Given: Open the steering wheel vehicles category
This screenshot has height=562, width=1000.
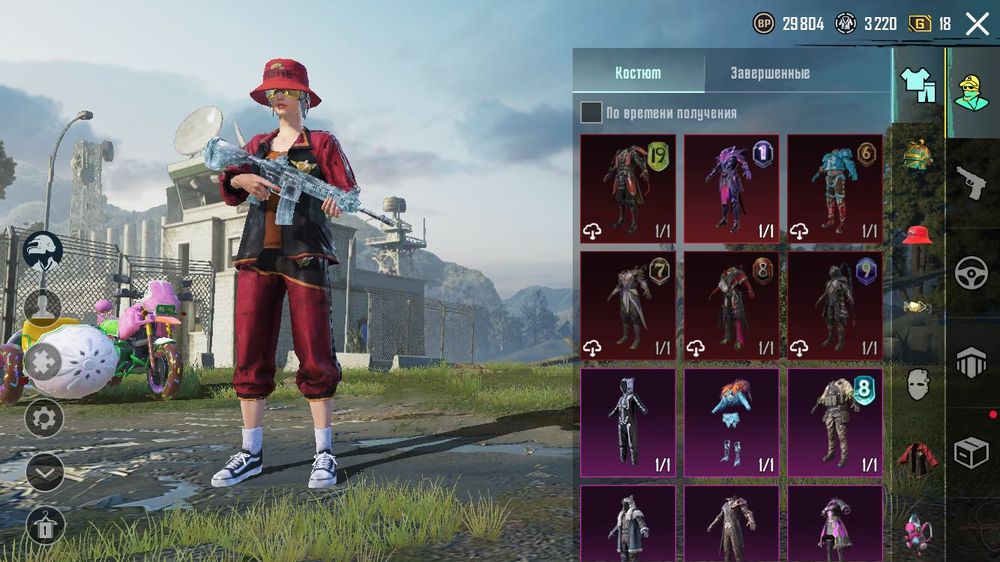Looking at the screenshot, I should click(x=970, y=273).
